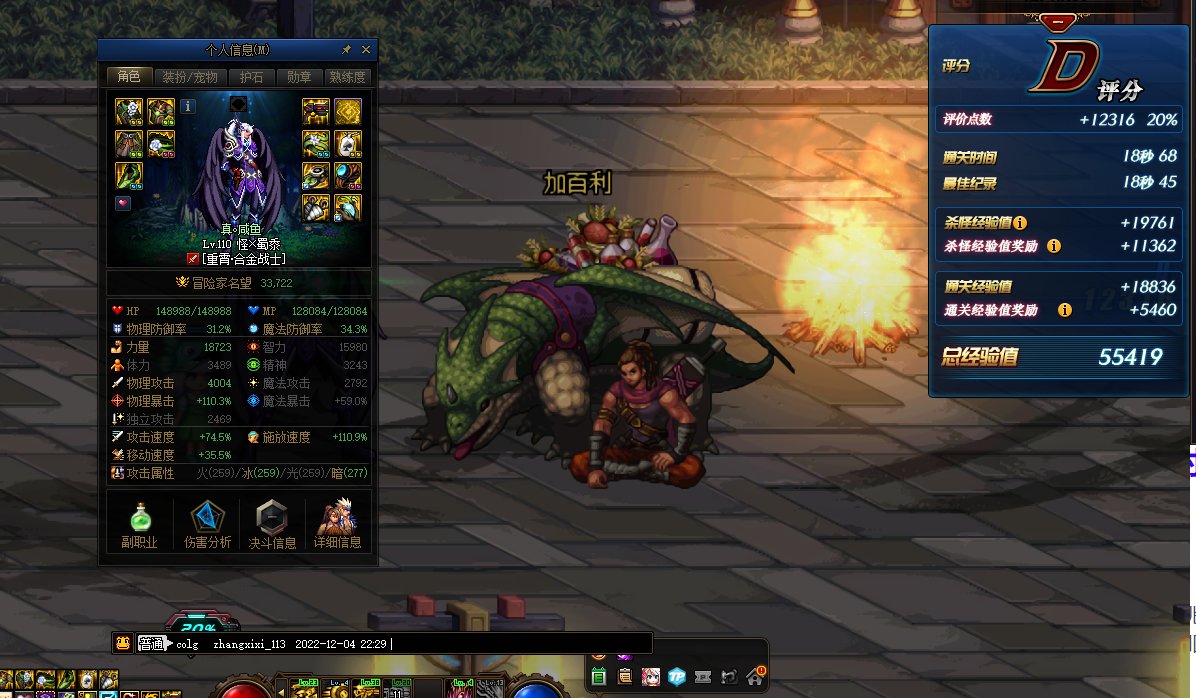Show the 勋章 tab
Screen dimensions: 1196x698
[x=299, y=77]
